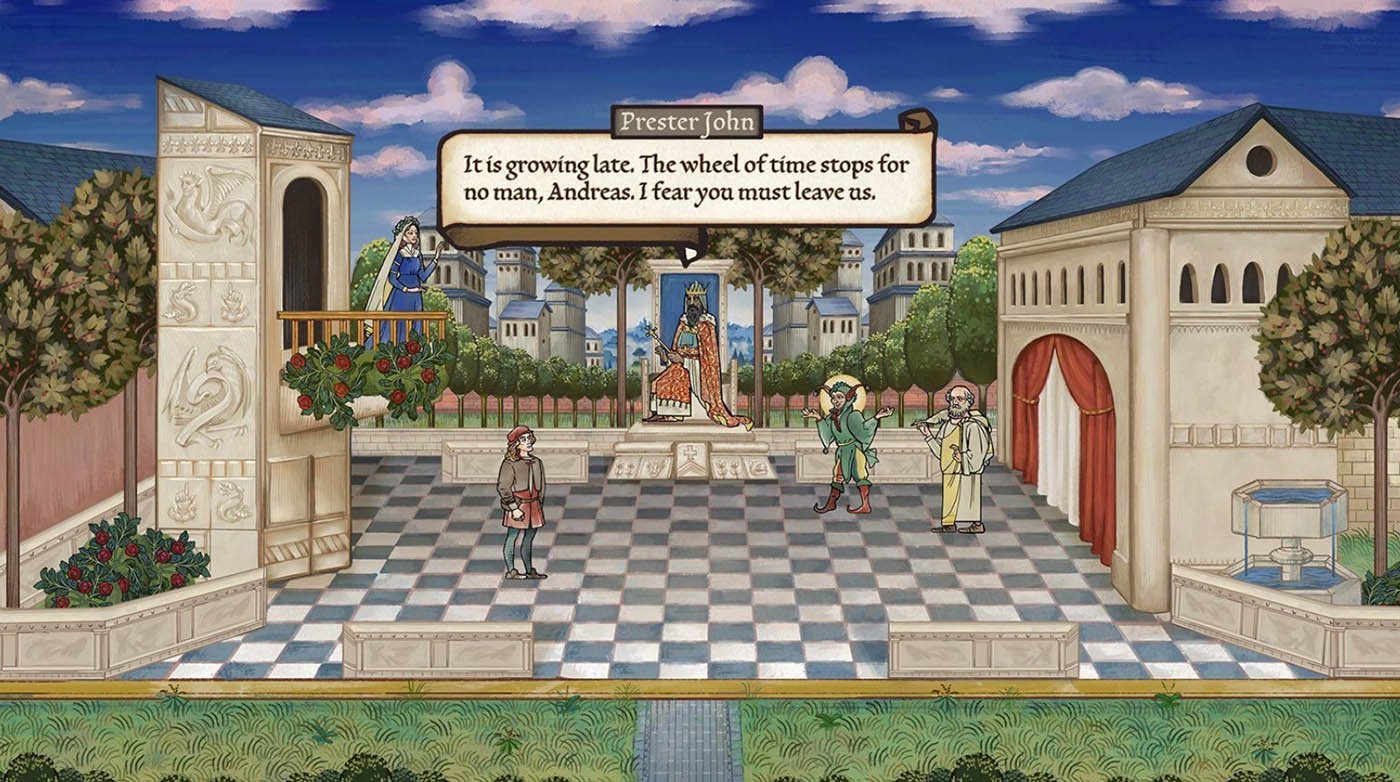This screenshot has width=1400, height=782.
Task: Advance Prester John's dialogue speech bubble
Action: point(686,180)
